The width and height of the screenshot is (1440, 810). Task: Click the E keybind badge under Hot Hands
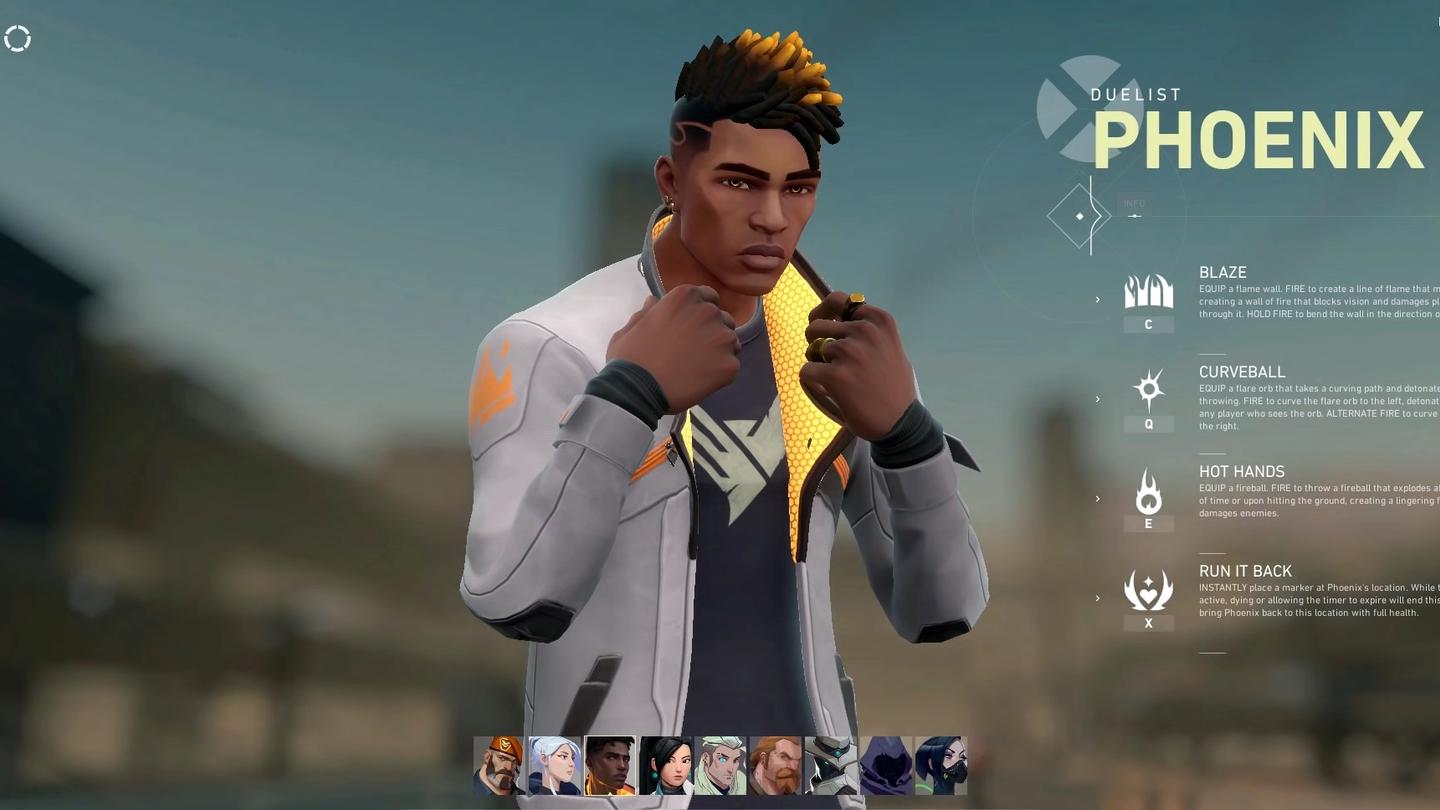tap(1148, 523)
